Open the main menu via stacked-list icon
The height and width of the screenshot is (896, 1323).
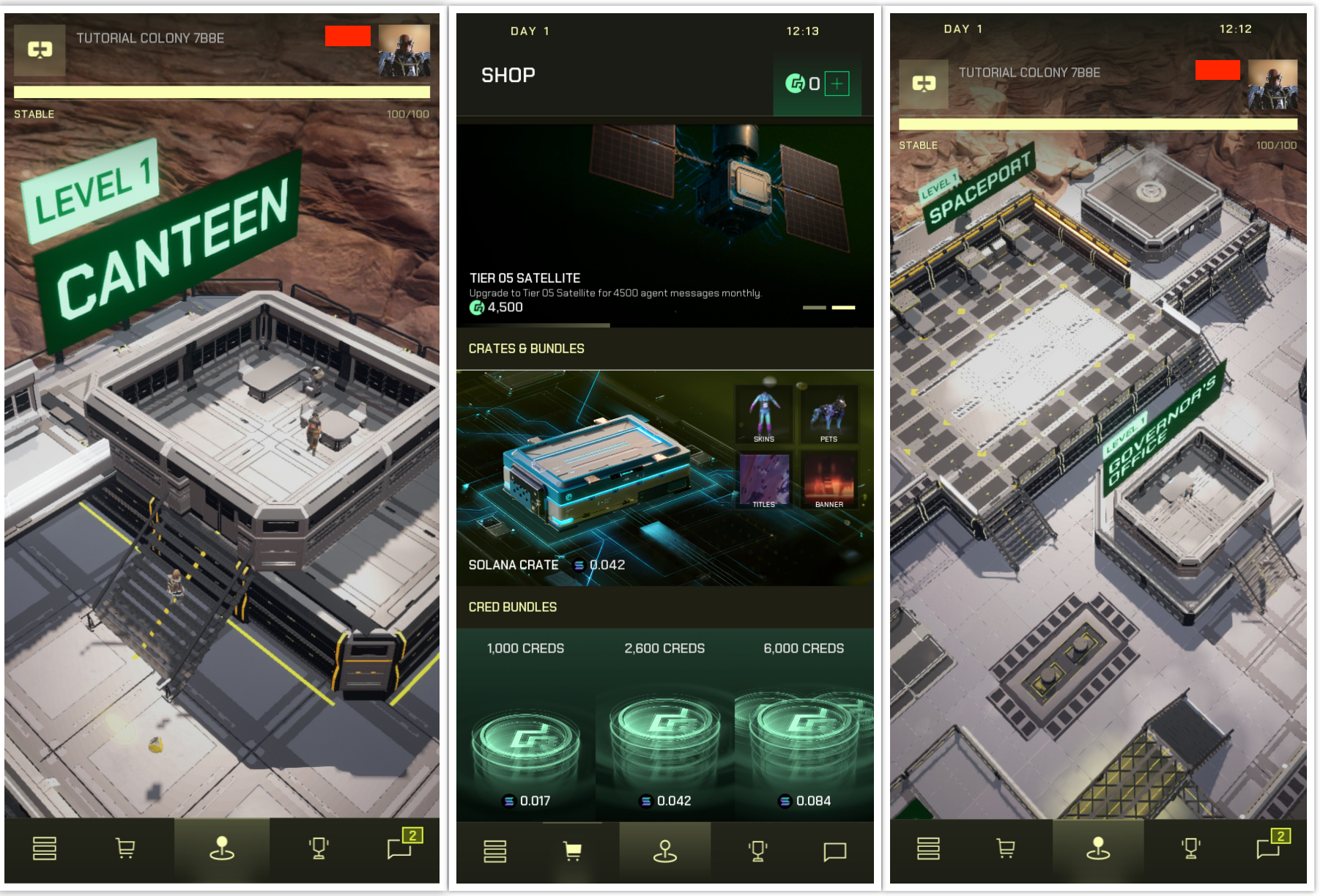[x=45, y=848]
